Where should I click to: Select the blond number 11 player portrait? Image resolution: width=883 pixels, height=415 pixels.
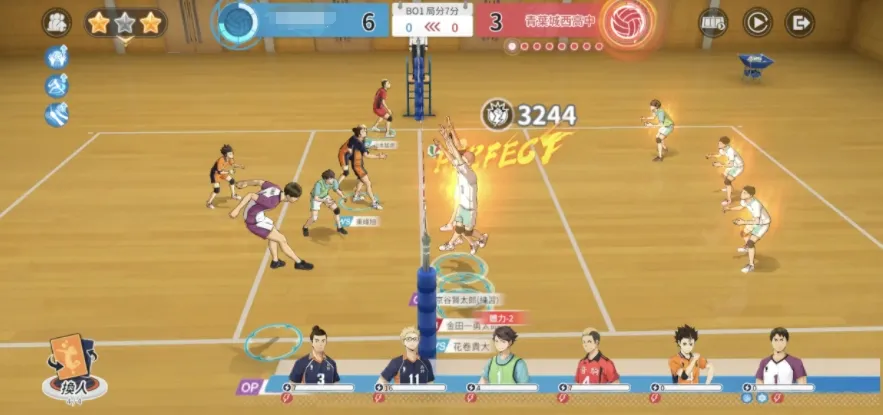(x=410, y=357)
